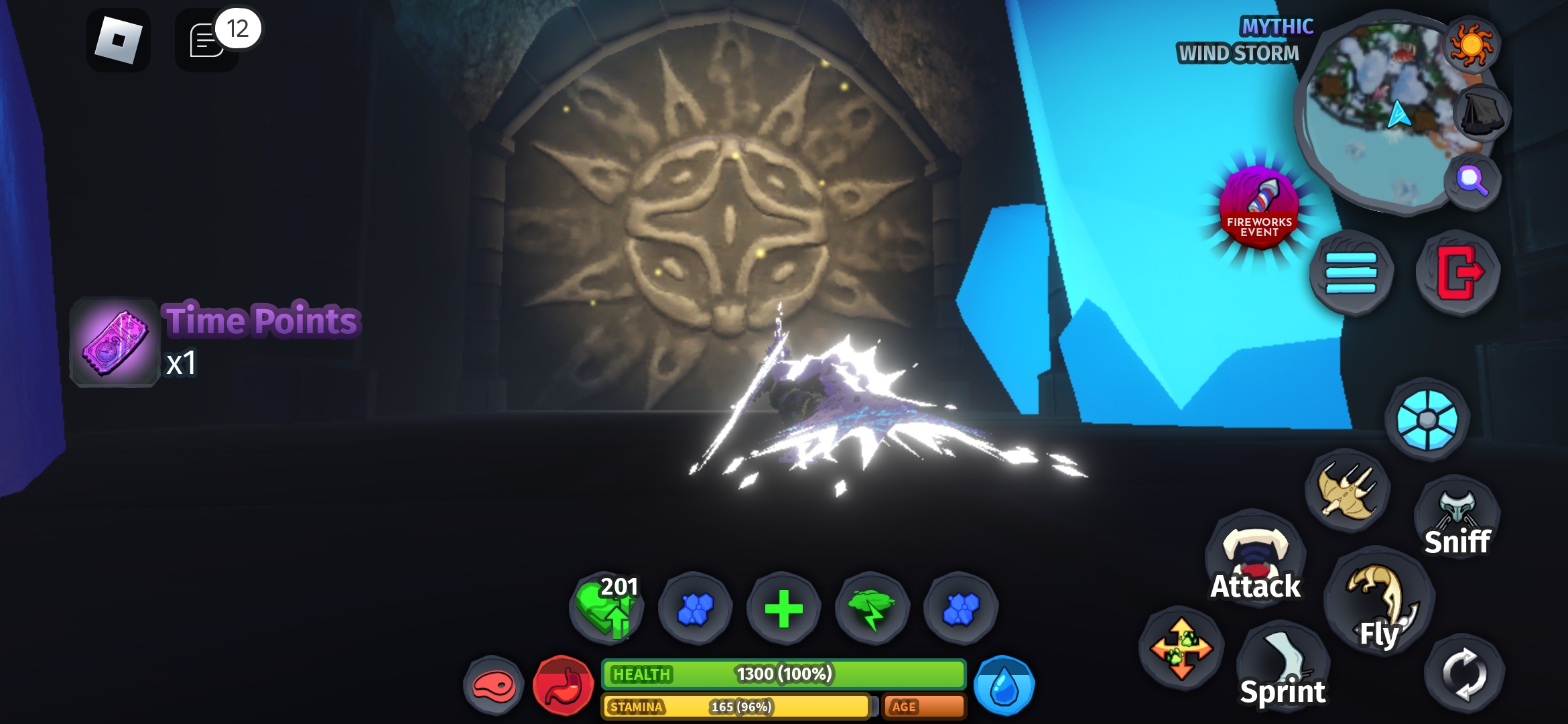
Task: Tap the circular arrows refresh button
Action: click(x=1465, y=674)
